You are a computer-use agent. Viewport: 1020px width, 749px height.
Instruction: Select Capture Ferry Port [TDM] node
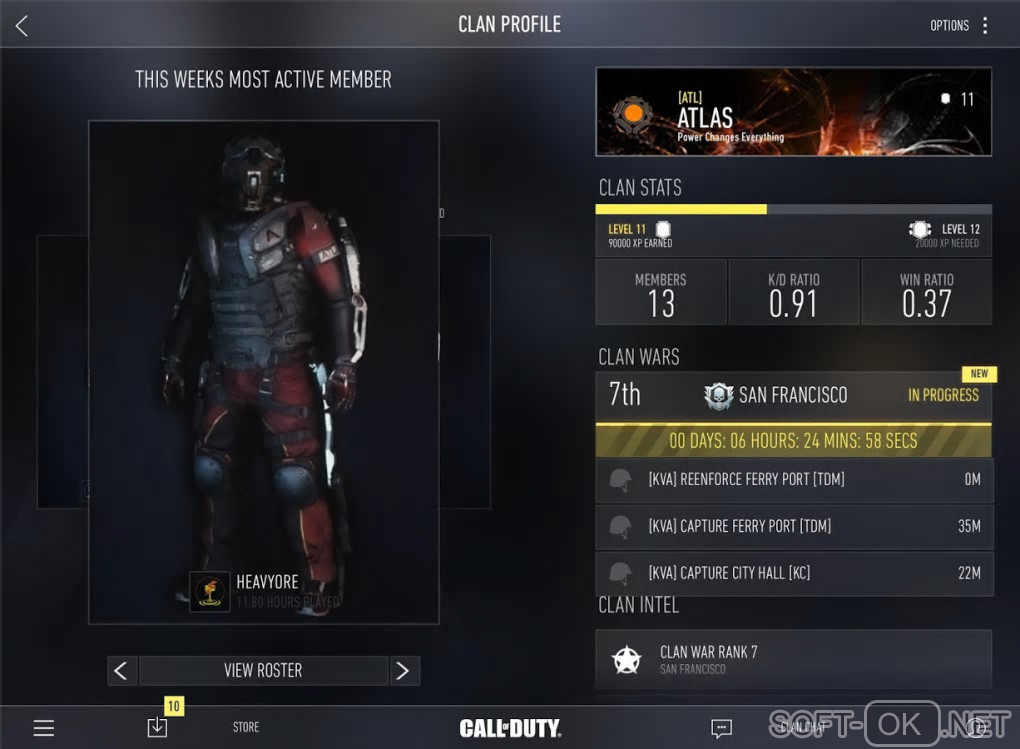click(793, 526)
